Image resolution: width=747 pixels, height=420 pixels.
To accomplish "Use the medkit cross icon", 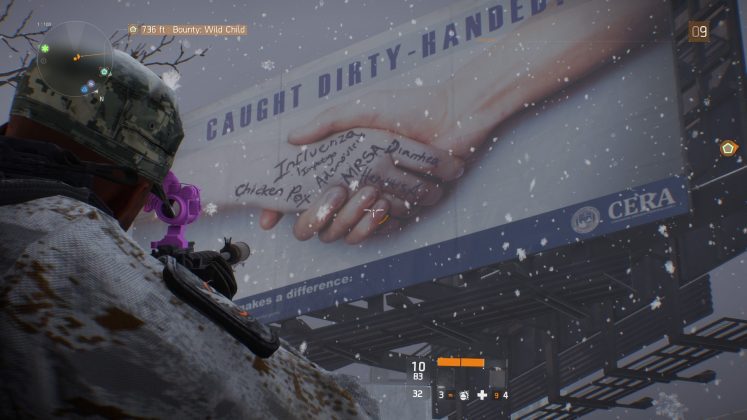I will point(482,396).
